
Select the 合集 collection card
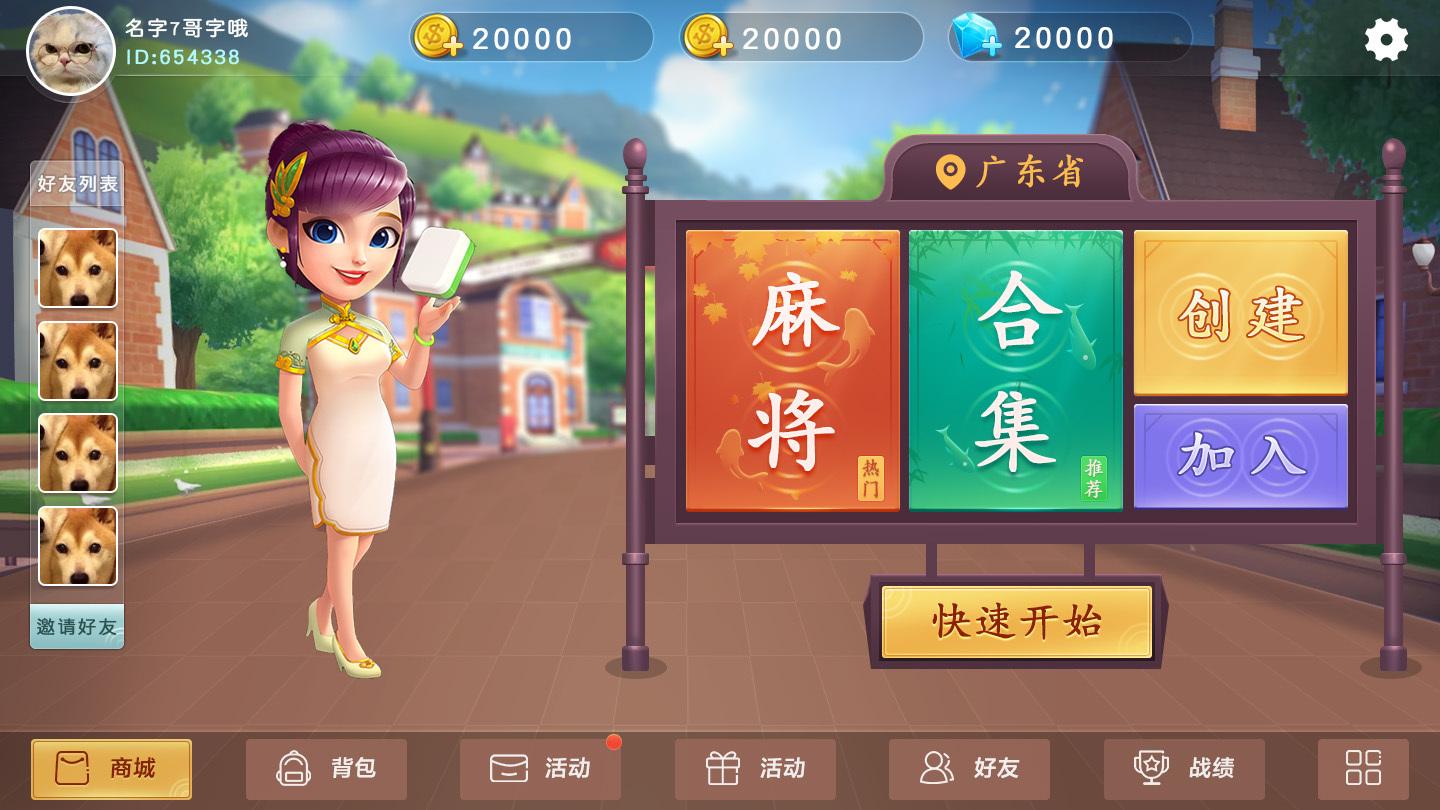[x=1016, y=370]
